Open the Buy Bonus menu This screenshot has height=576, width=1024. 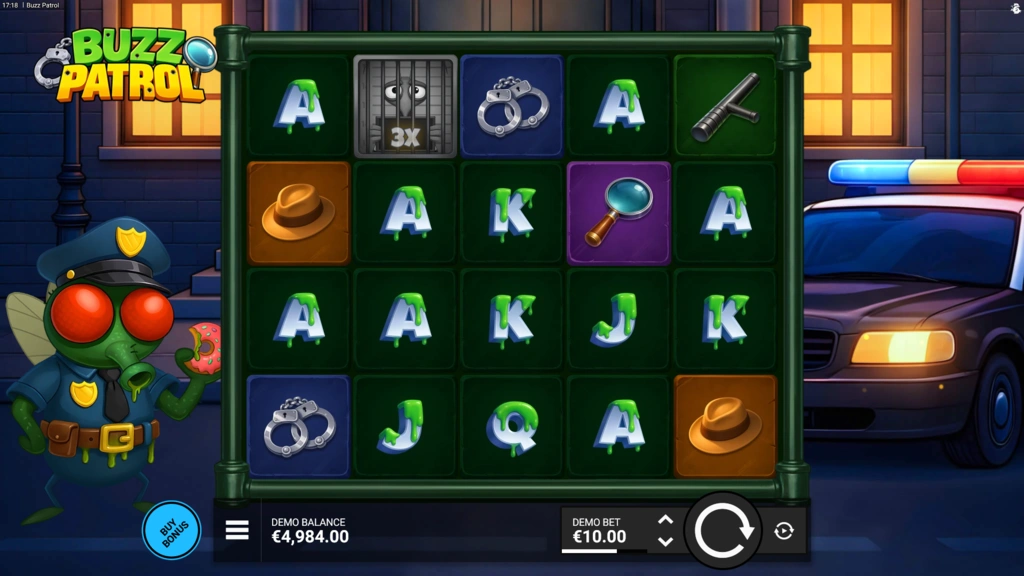[x=171, y=530]
